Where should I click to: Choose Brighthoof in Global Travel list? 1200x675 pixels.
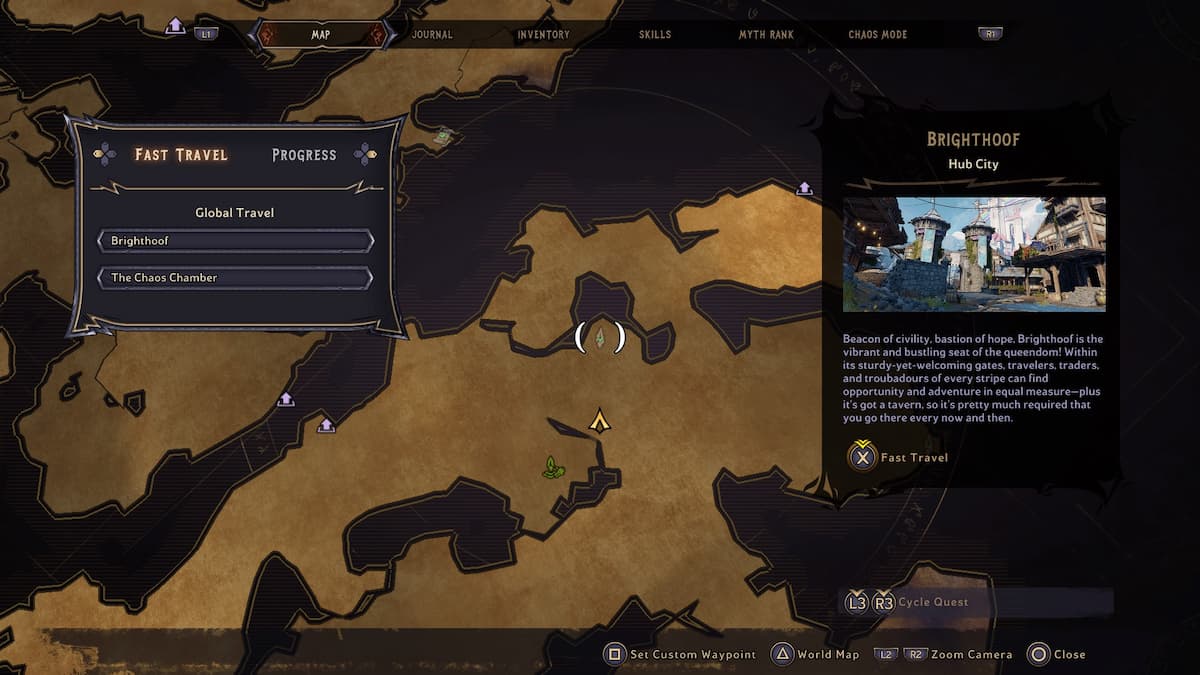235,241
